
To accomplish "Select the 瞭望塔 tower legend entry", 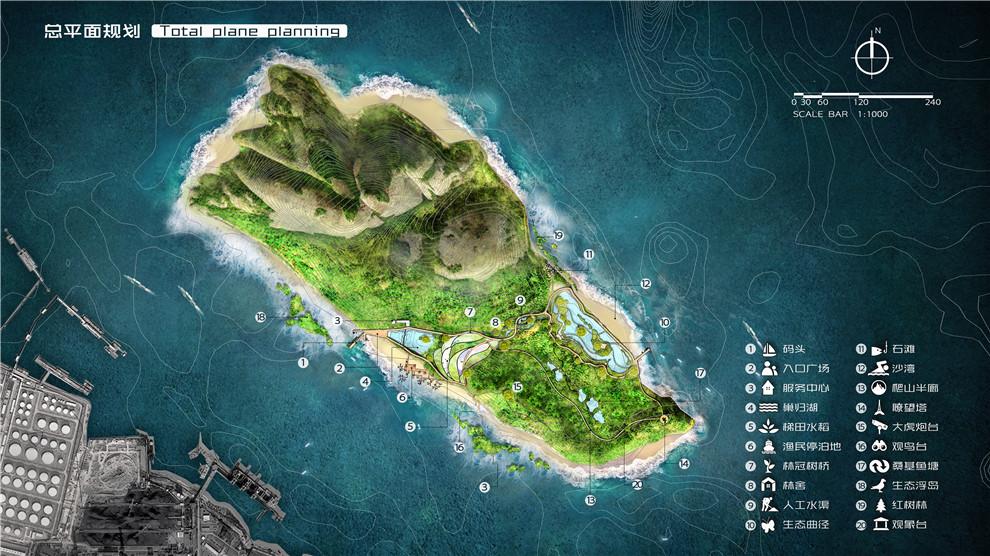I will pyautogui.click(x=895, y=407).
